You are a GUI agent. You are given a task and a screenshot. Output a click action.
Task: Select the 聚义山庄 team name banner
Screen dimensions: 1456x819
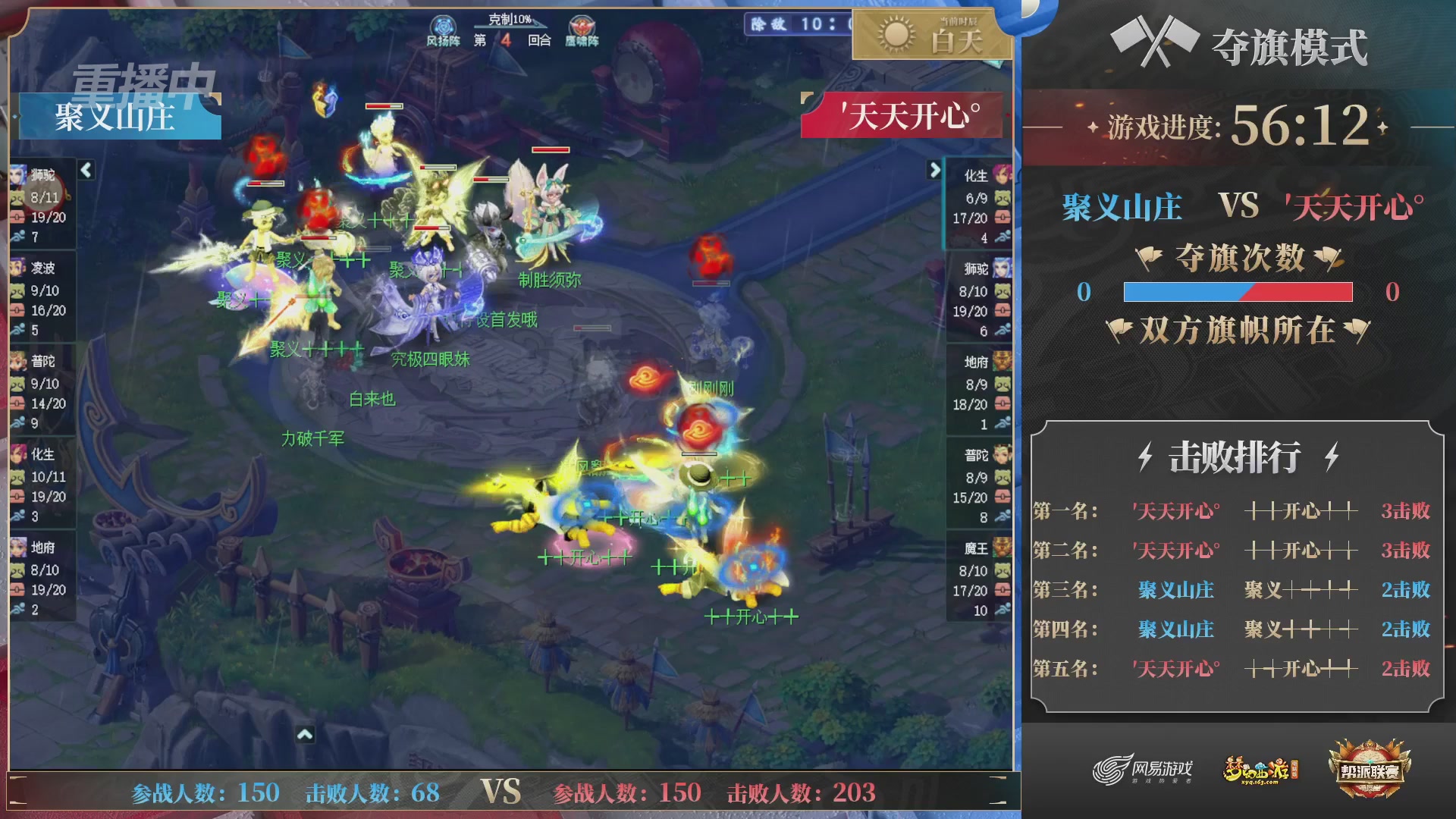(118, 116)
